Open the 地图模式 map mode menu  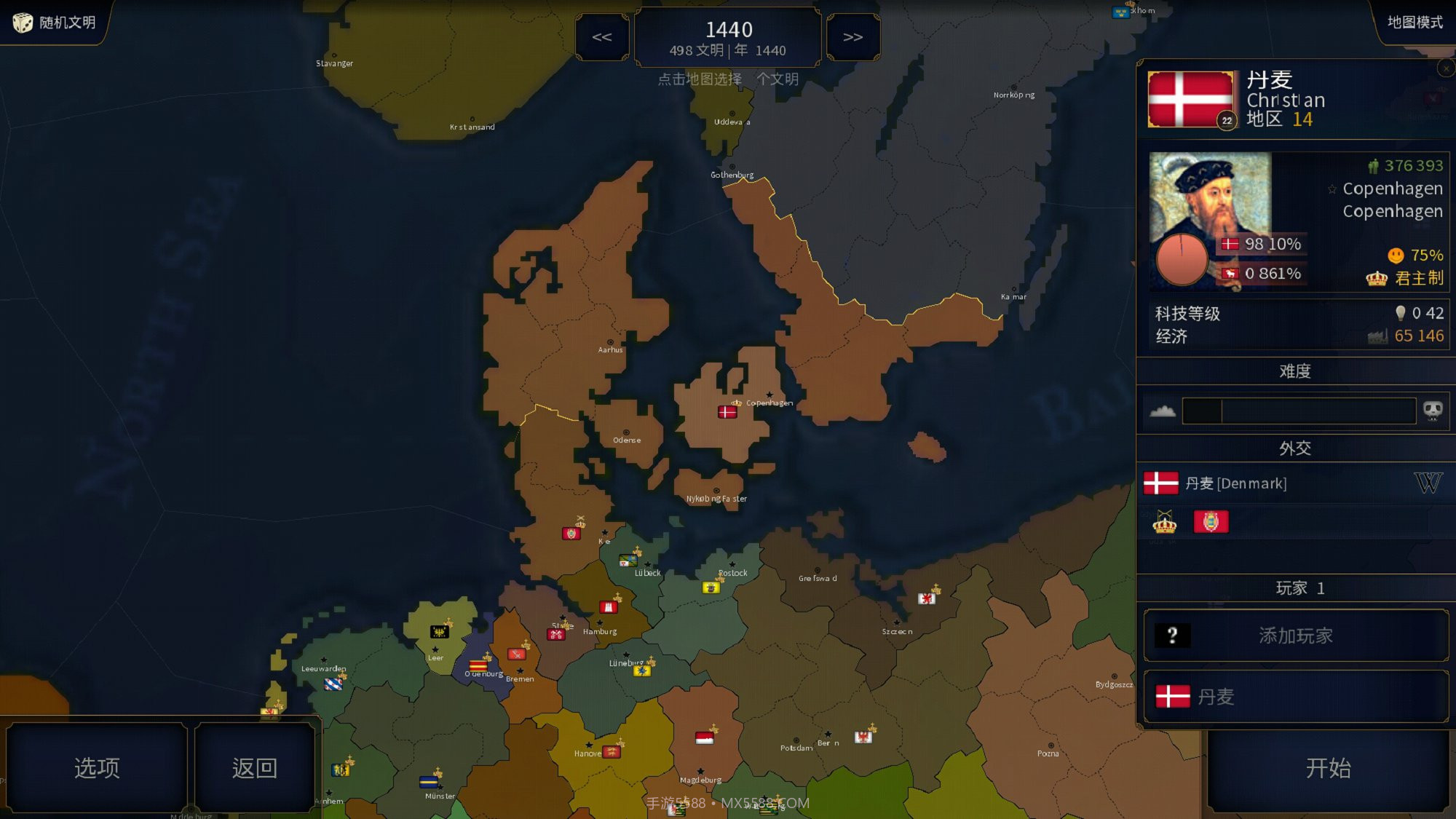coord(1414,23)
